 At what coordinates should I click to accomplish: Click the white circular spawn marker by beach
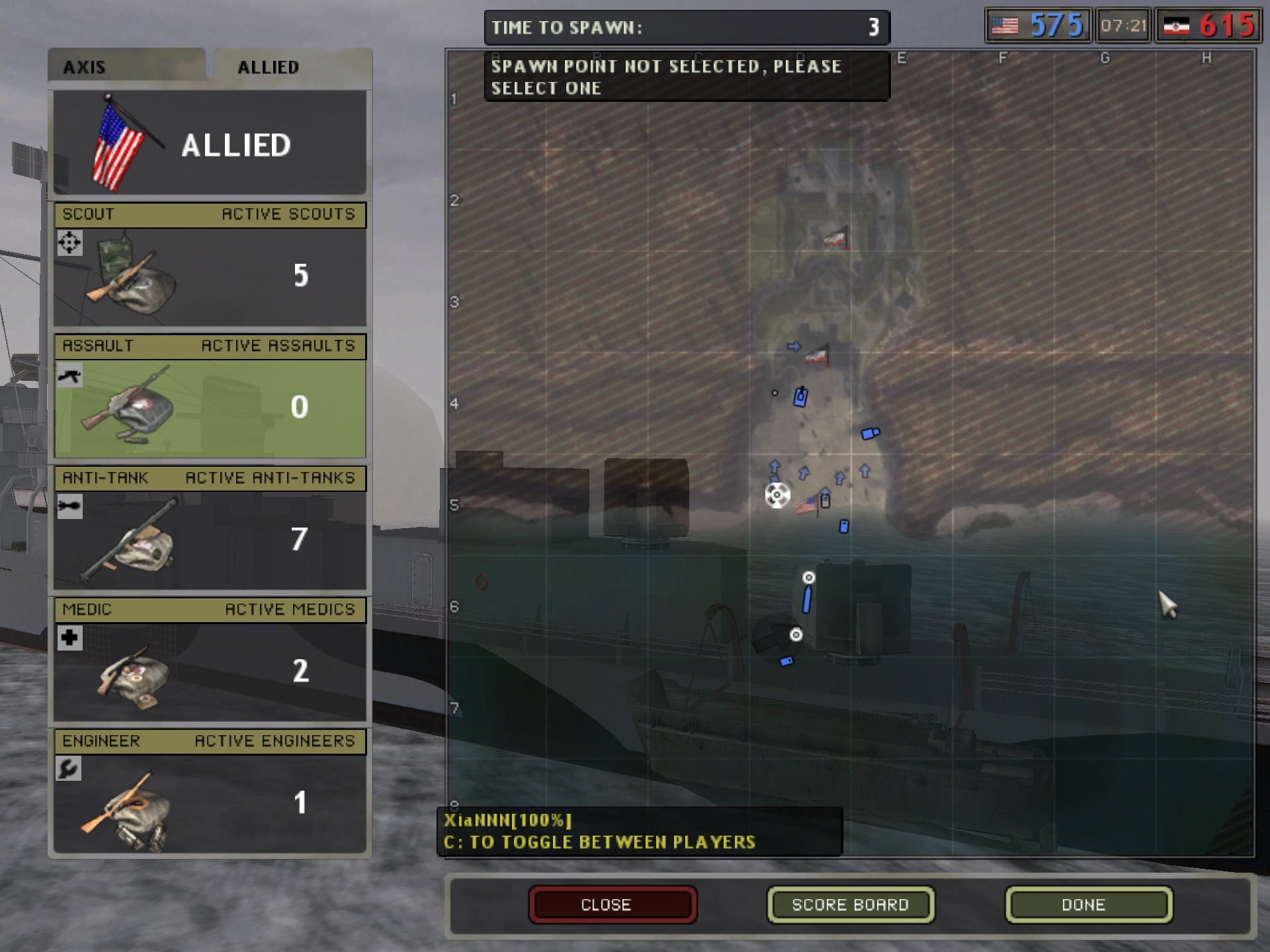click(x=777, y=495)
